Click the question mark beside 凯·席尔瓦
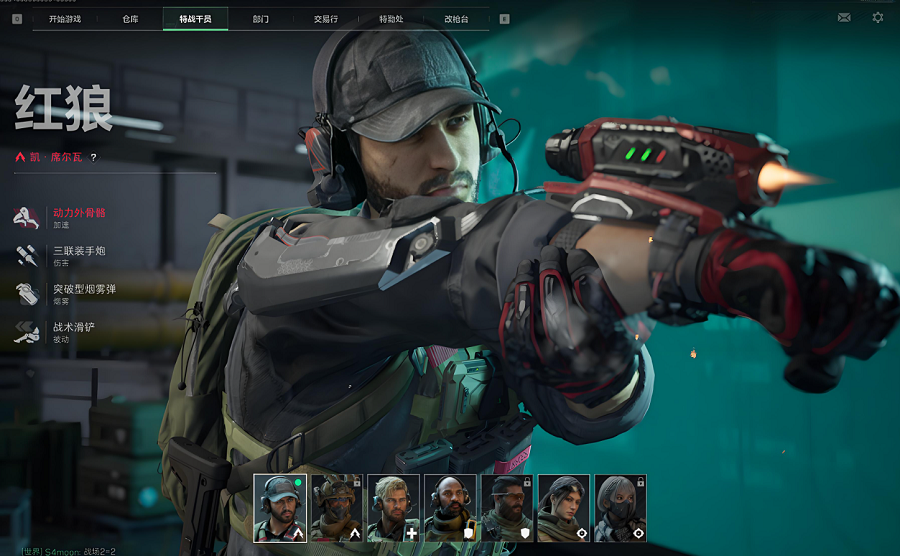 (x=94, y=157)
